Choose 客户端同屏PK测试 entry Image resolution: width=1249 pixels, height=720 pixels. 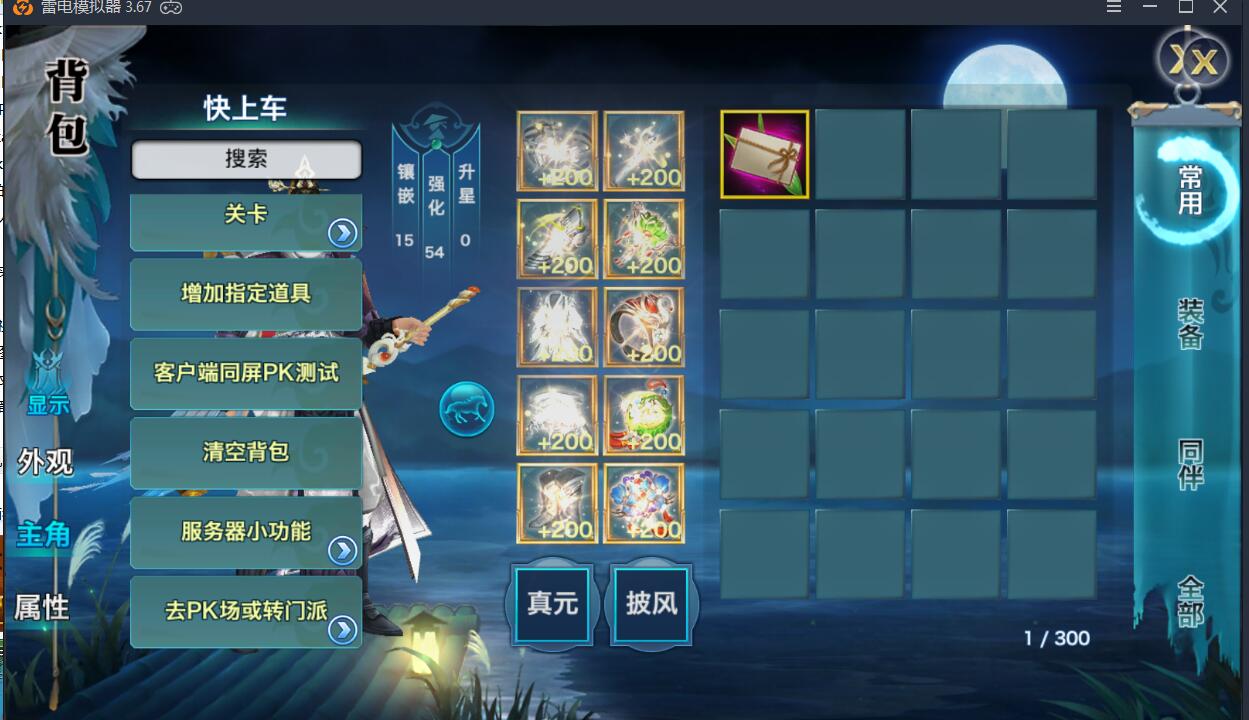click(x=246, y=373)
